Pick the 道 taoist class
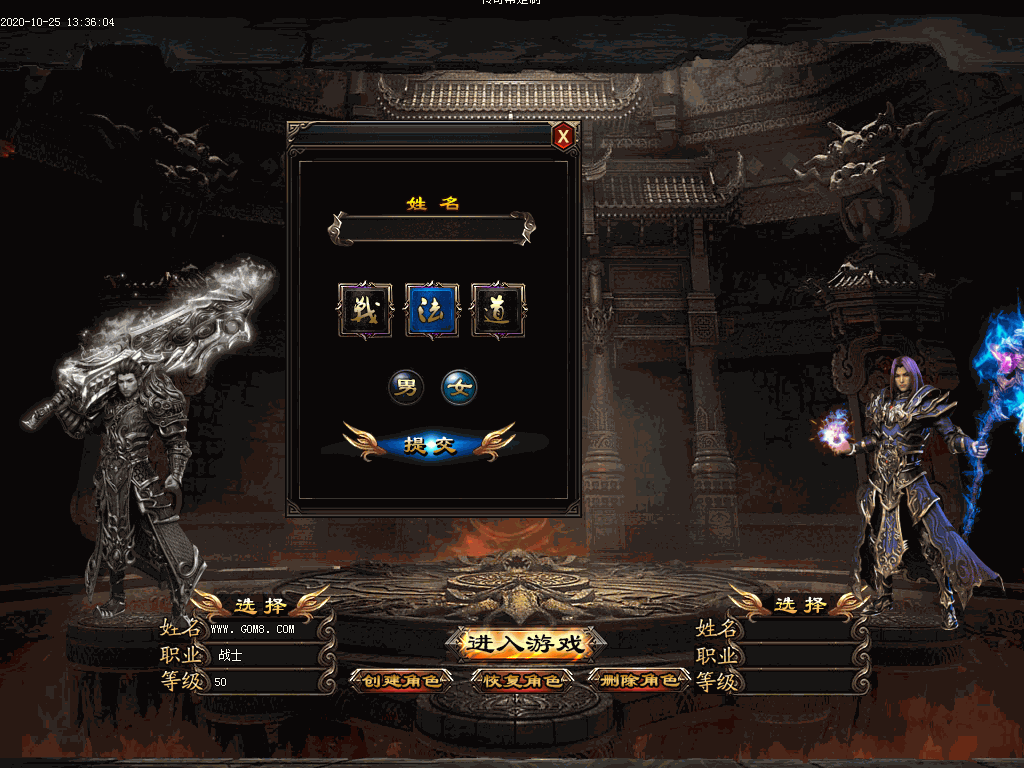Image resolution: width=1024 pixels, height=768 pixels. [498, 310]
